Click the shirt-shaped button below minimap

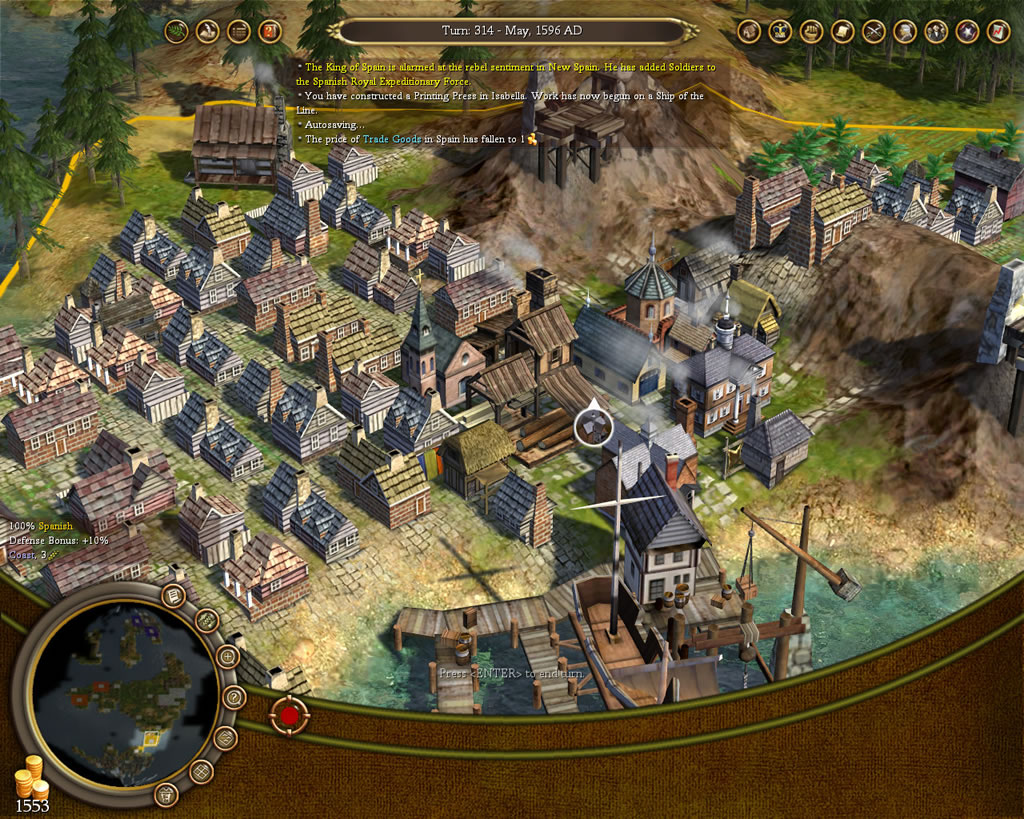pos(166,795)
